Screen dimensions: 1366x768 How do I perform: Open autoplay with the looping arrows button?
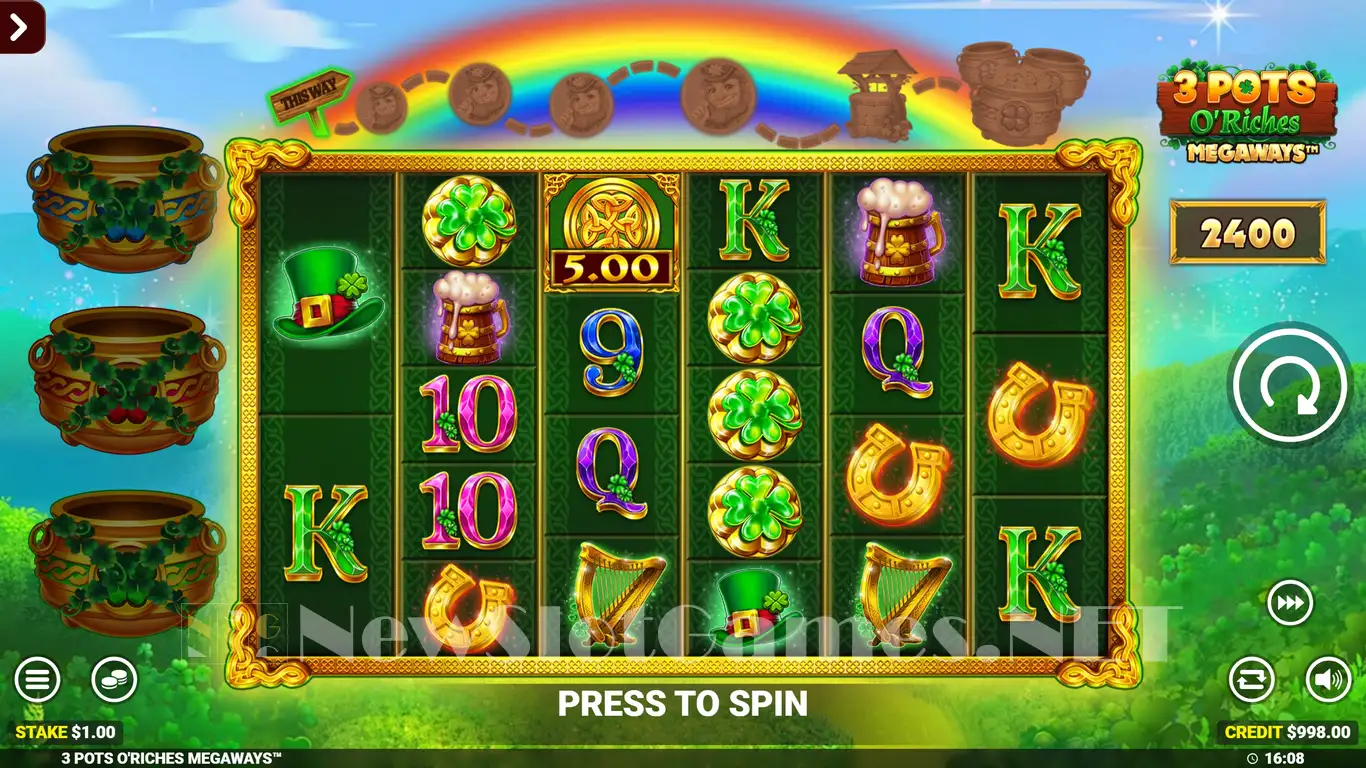[1252, 680]
